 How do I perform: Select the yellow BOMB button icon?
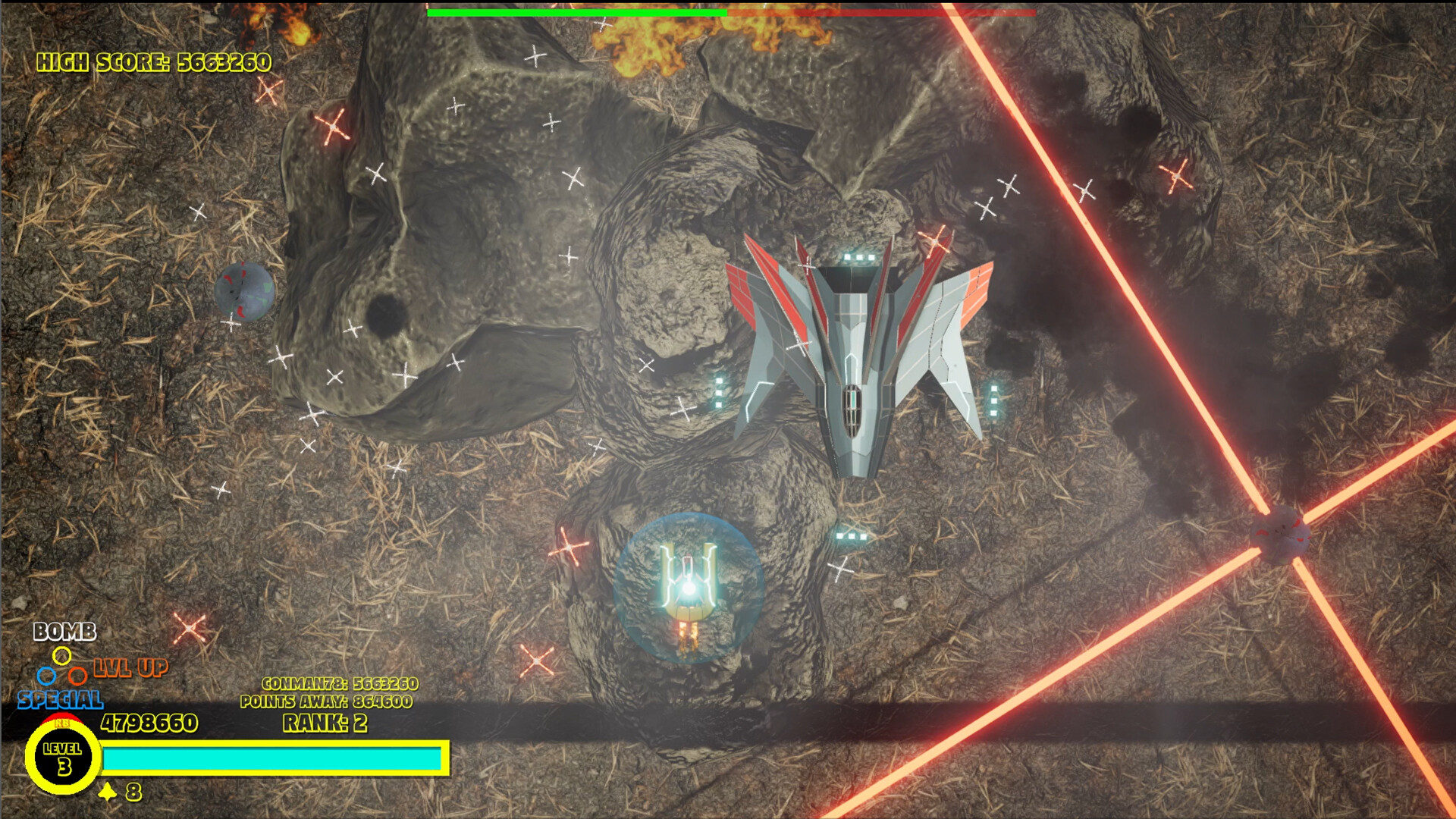click(x=62, y=656)
